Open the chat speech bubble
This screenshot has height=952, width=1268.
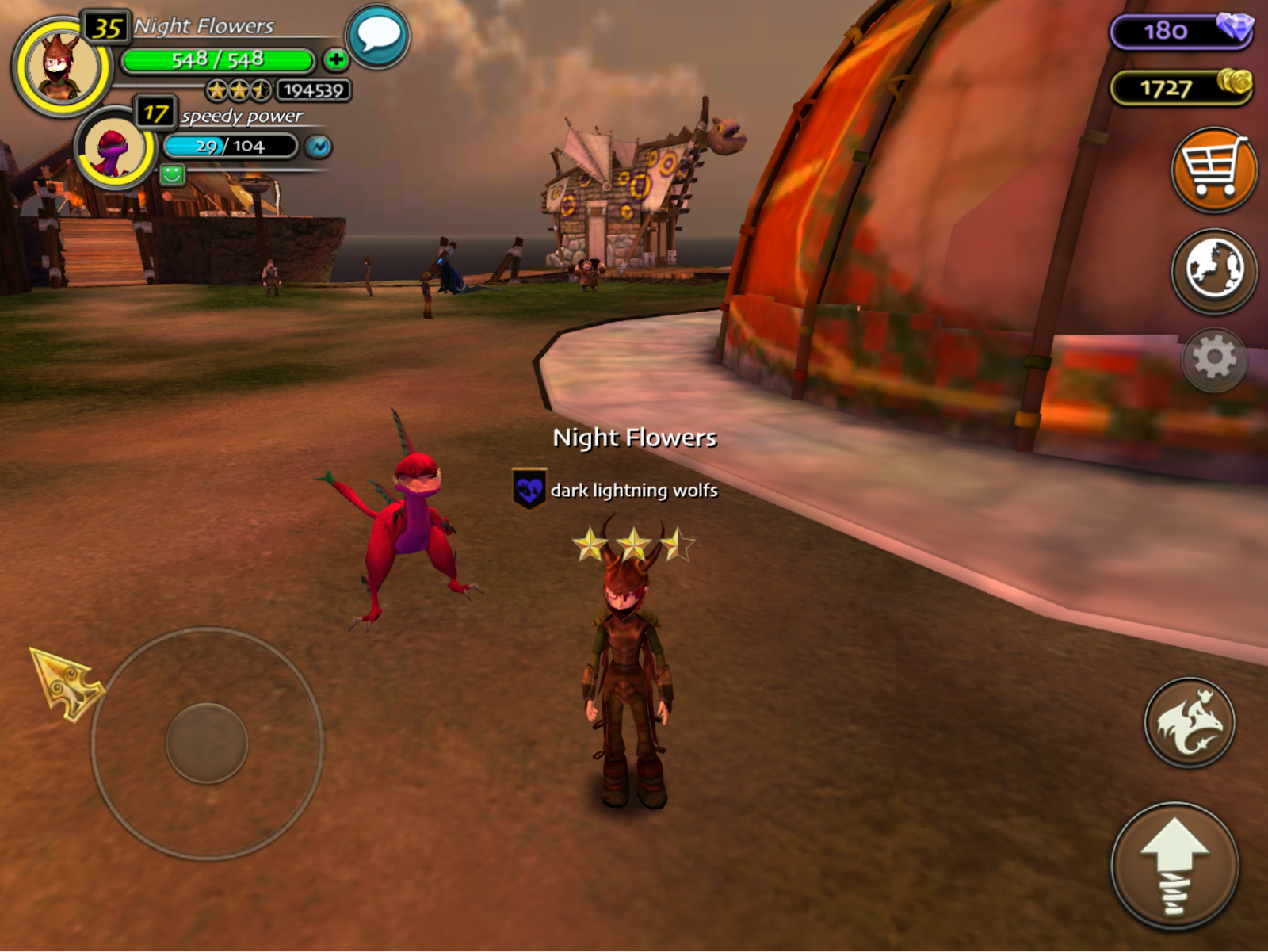click(378, 36)
